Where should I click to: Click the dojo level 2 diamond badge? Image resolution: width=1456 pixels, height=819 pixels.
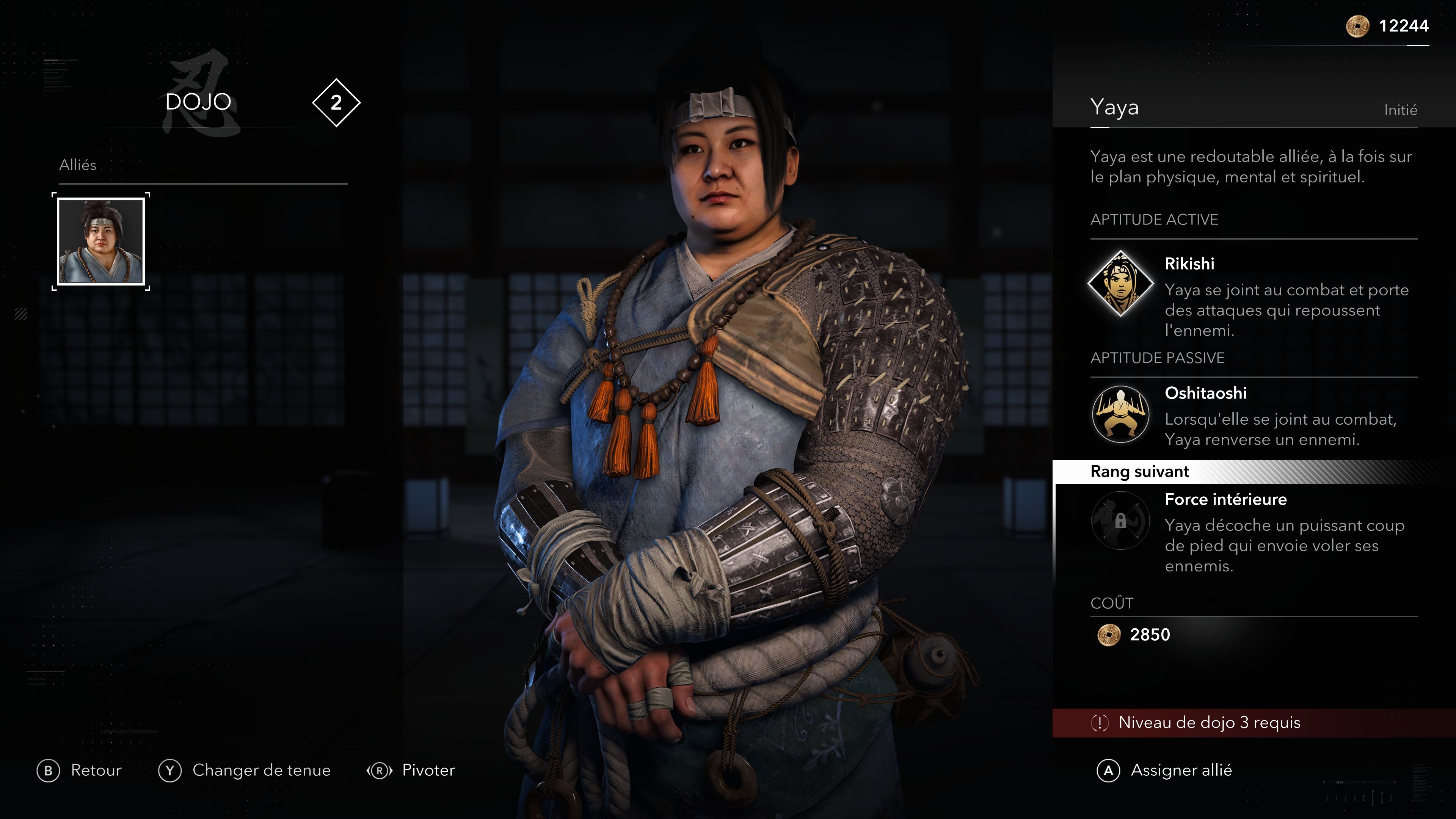(336, 103)
